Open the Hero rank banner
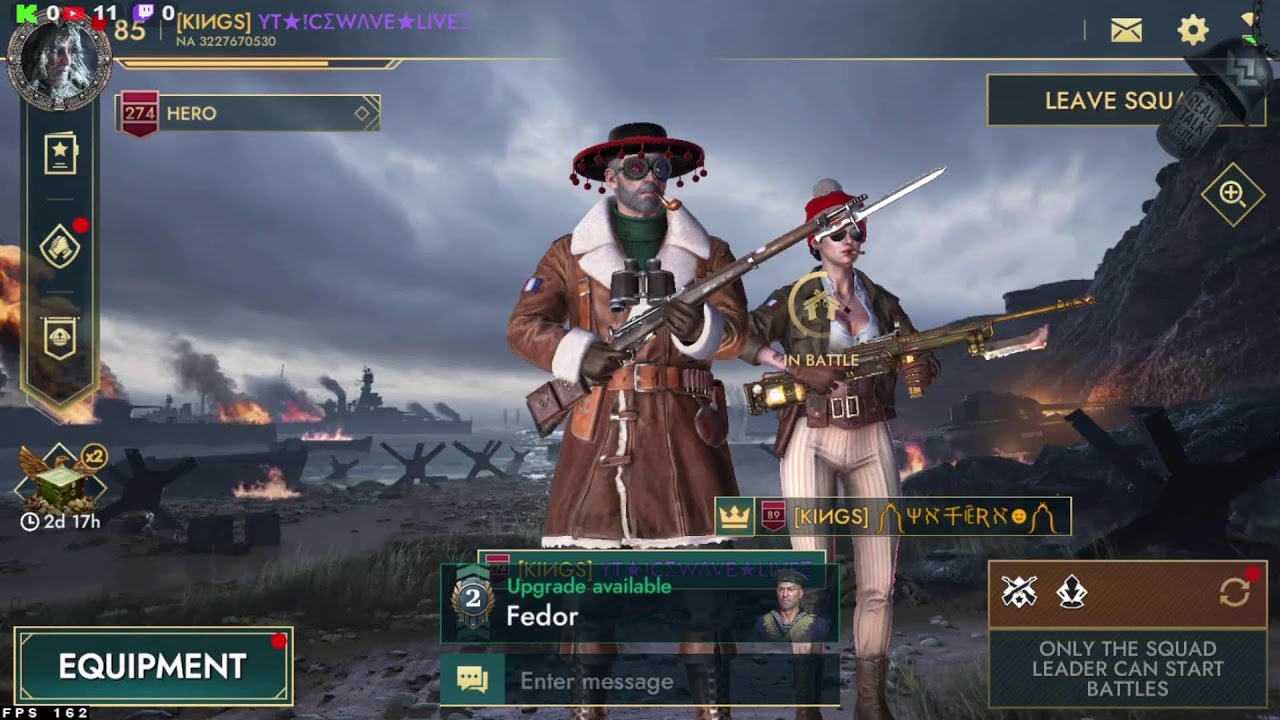The width and height of the screenshot is (1280, 720). (248, 113)
